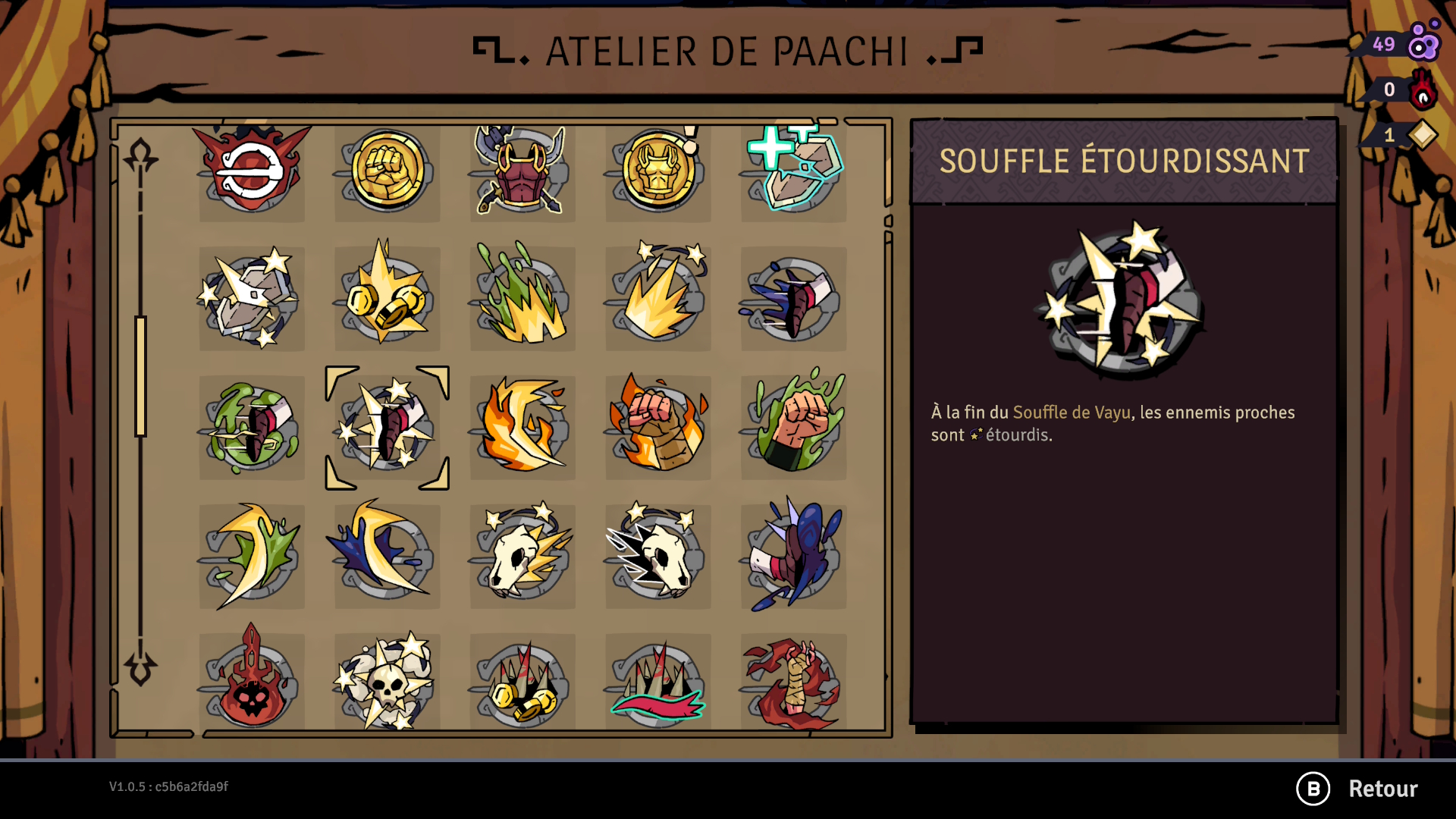Screen dimensions: 1456x819
Task: Select the Souffle Étourdissant upgrade icon
Action: point(388,428)
